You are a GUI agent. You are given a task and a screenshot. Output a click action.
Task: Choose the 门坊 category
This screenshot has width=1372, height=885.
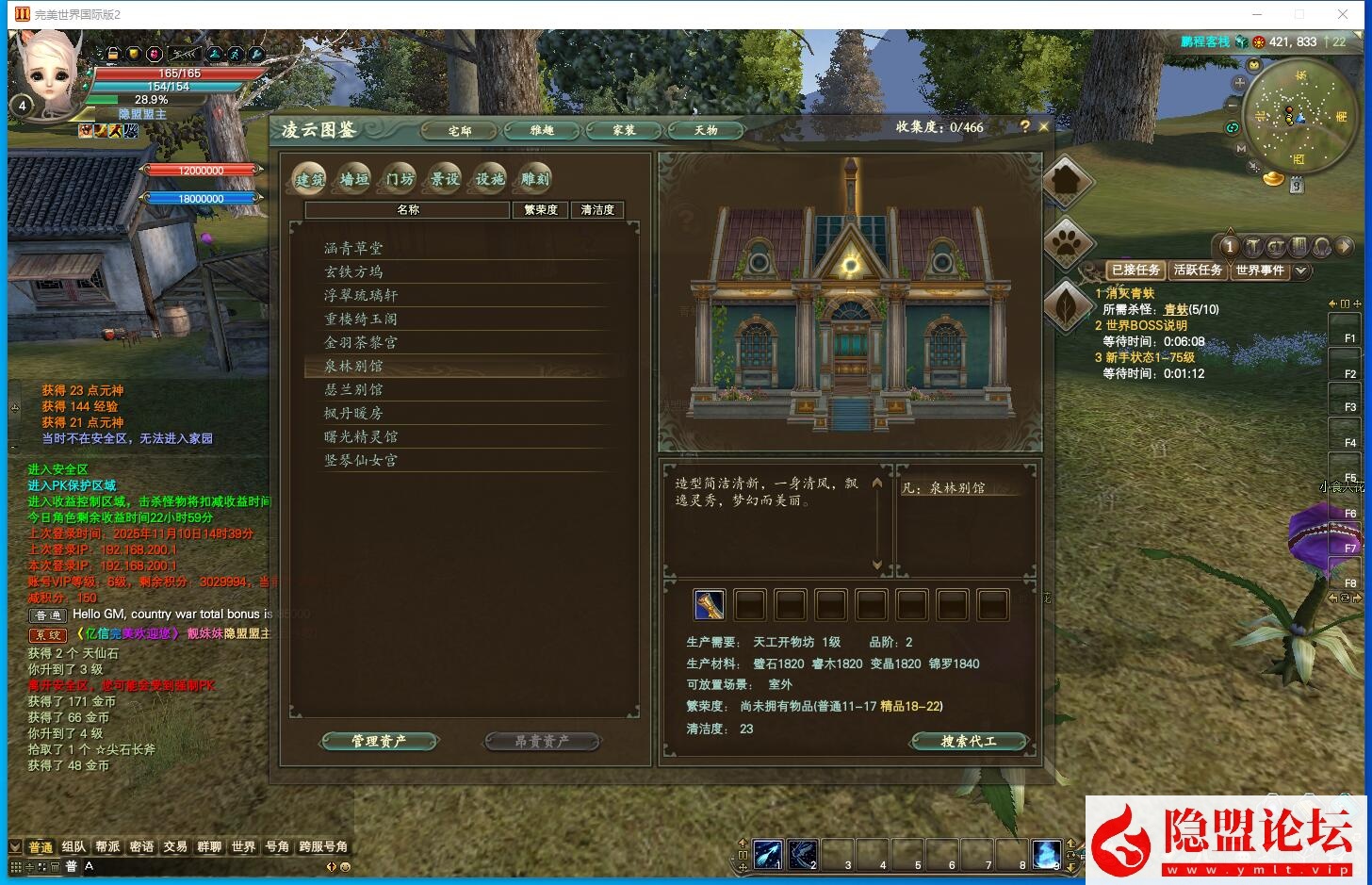(400, 179)
